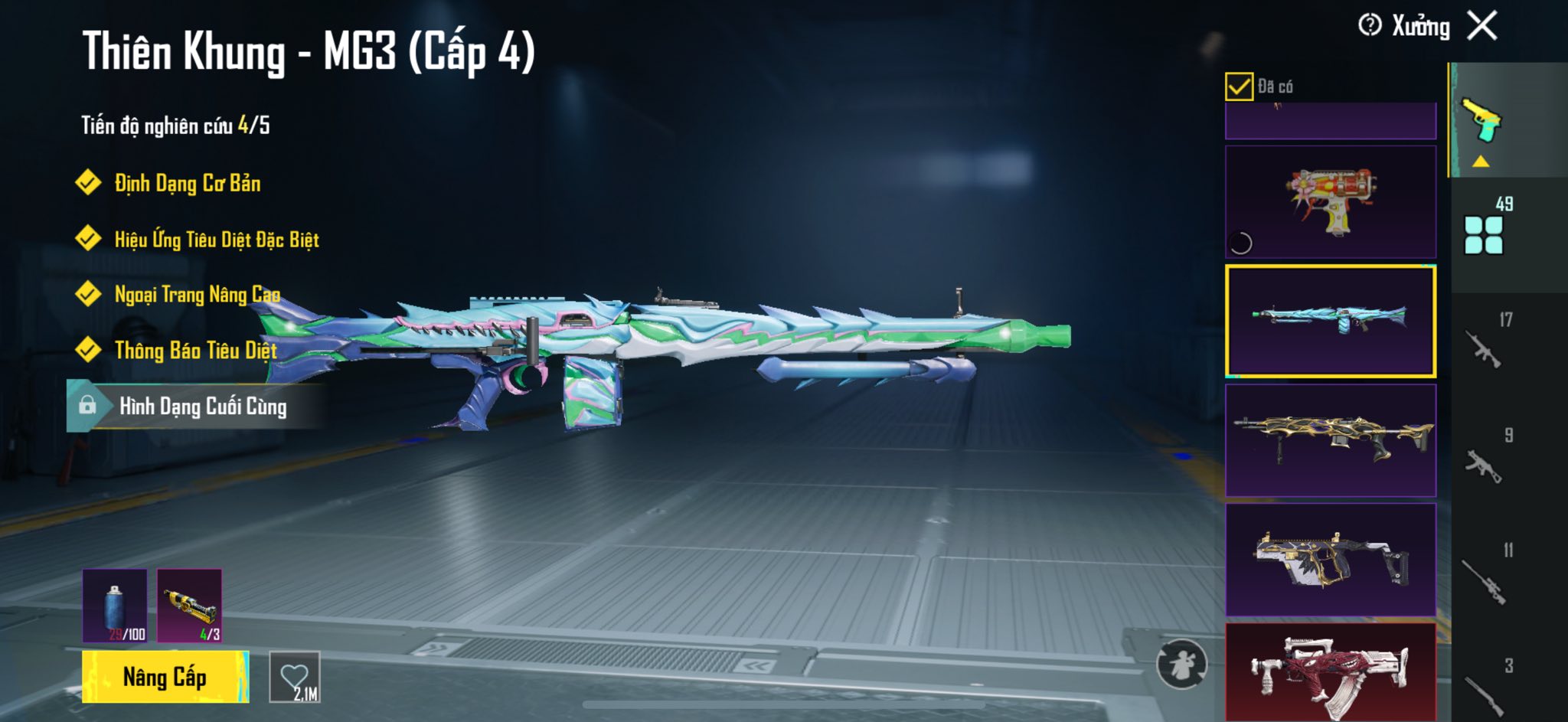Image resolution: width=1568 pixels, height=722 pixels.
Task: Choose the gold and black machine gun skin
Action: coord(1331,440)
